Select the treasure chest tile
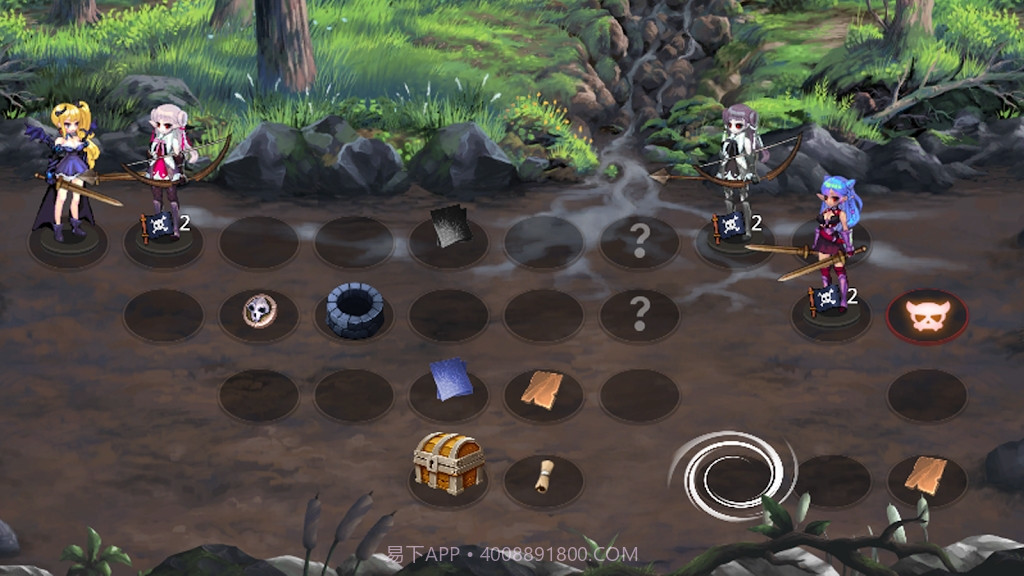1024x576 pixels. [x=449, y=464]
